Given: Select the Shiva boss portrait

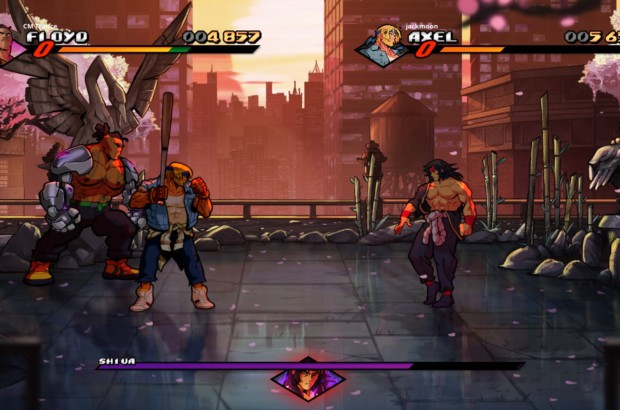Looking at the screenshot, I should [308, 380].
